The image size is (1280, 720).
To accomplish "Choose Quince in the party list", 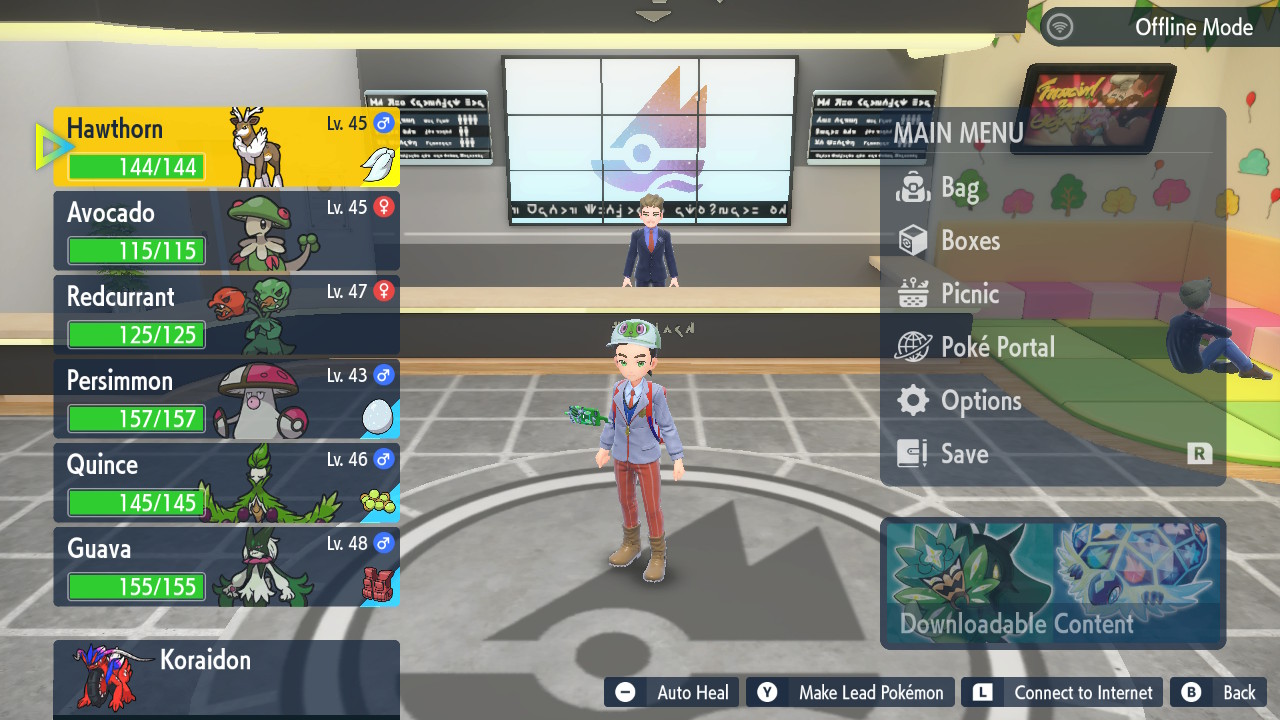I will click(x=226, y=483).
